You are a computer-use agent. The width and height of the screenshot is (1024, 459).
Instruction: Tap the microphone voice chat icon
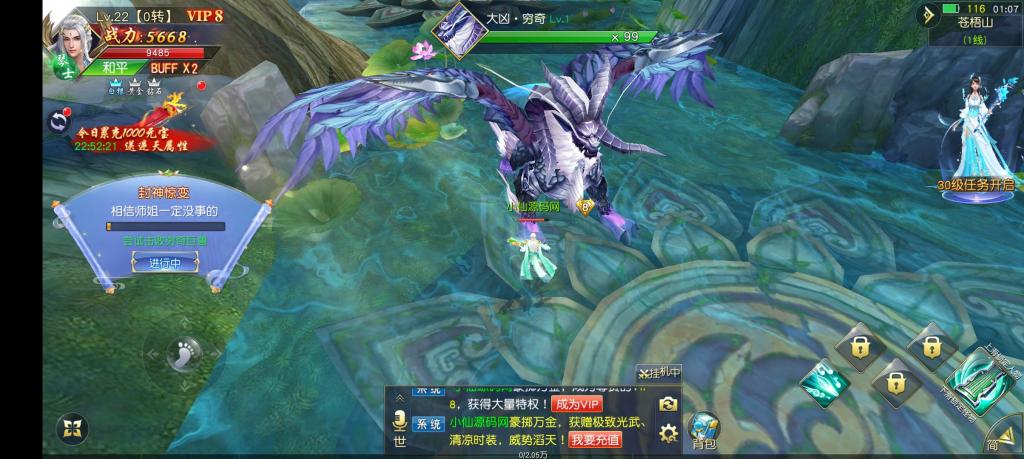(x=399, y=420)
